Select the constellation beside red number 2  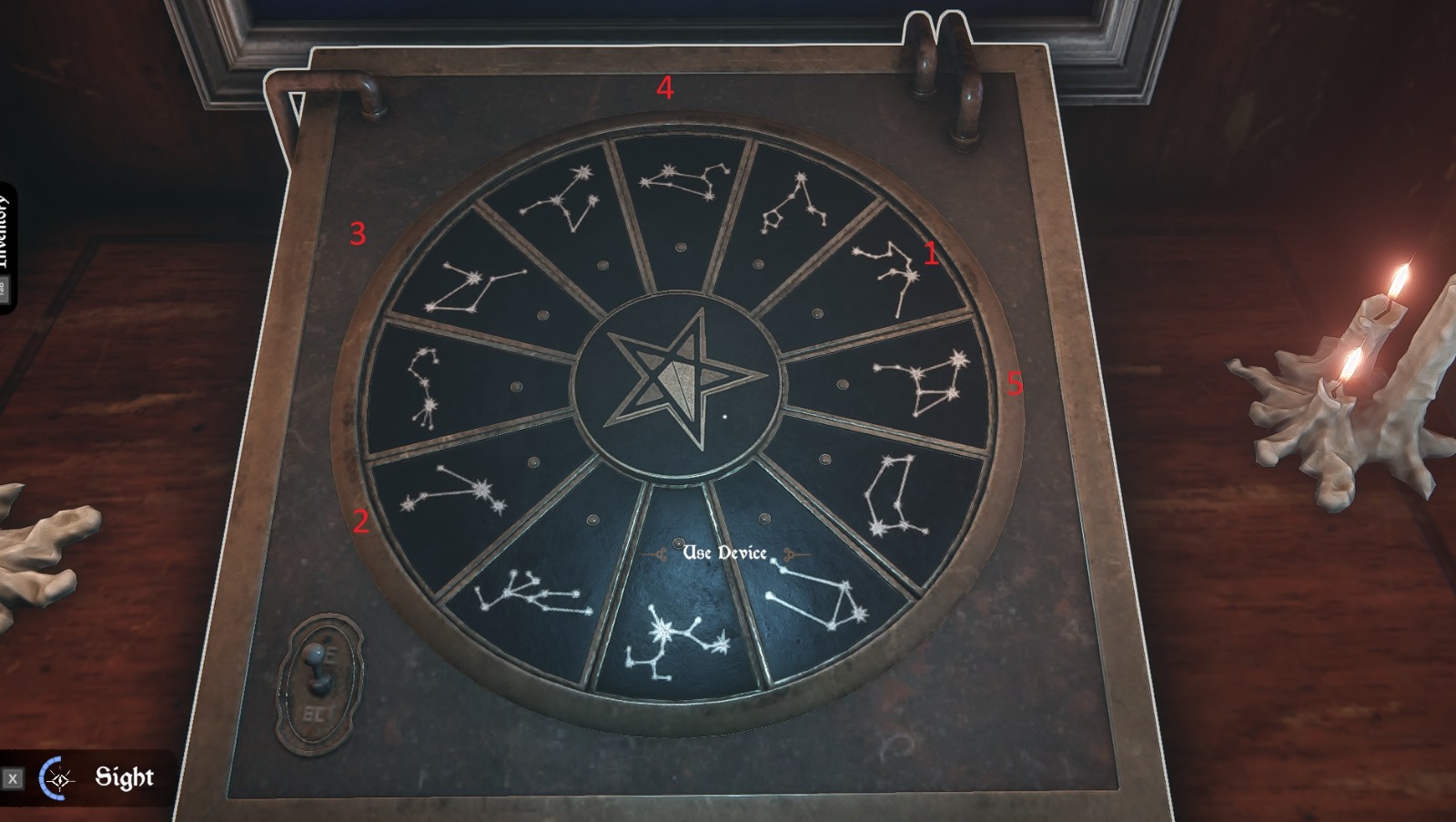(x=464, y=496)
